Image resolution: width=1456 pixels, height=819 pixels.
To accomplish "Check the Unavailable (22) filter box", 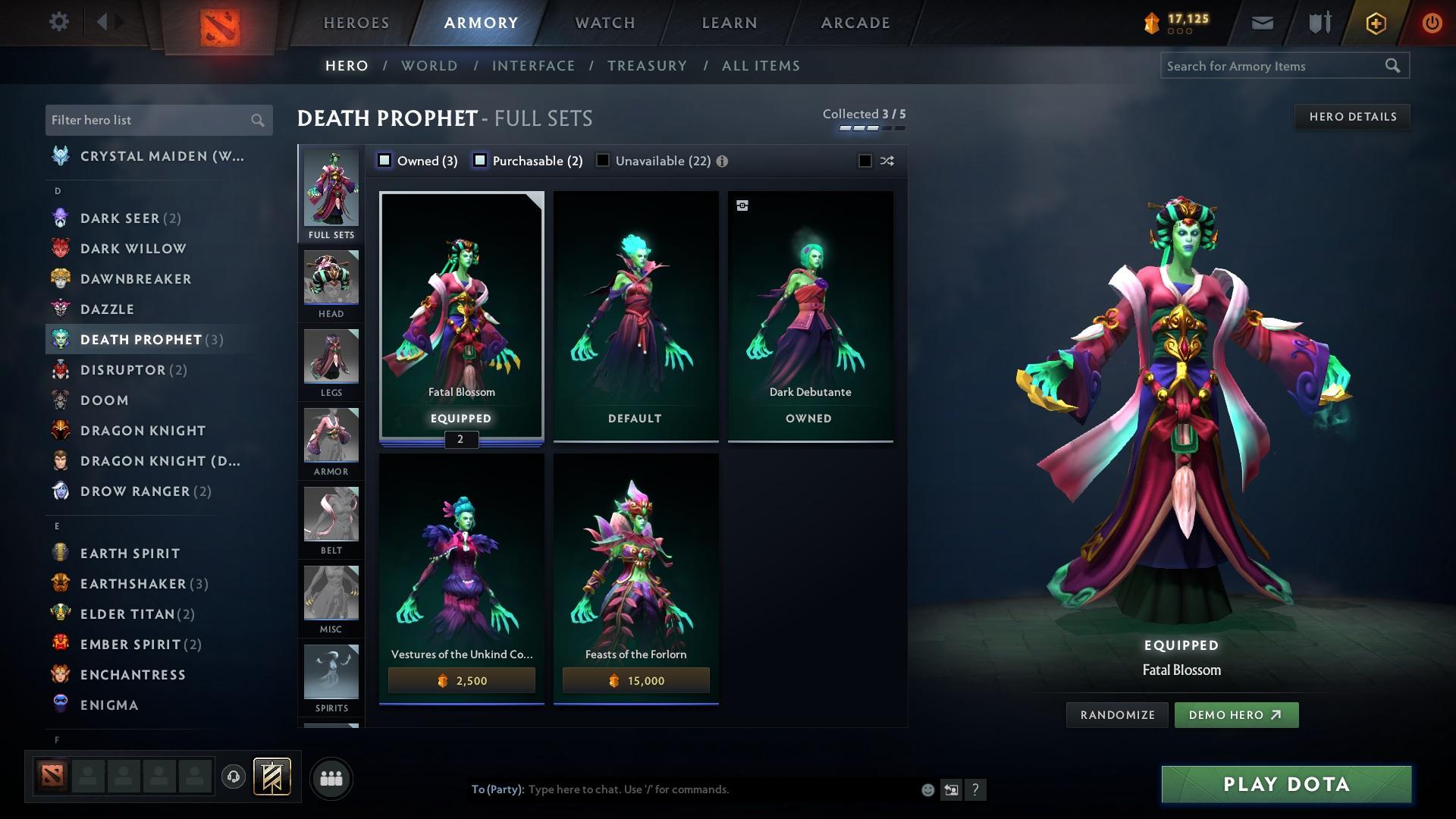I will (603, 160).
